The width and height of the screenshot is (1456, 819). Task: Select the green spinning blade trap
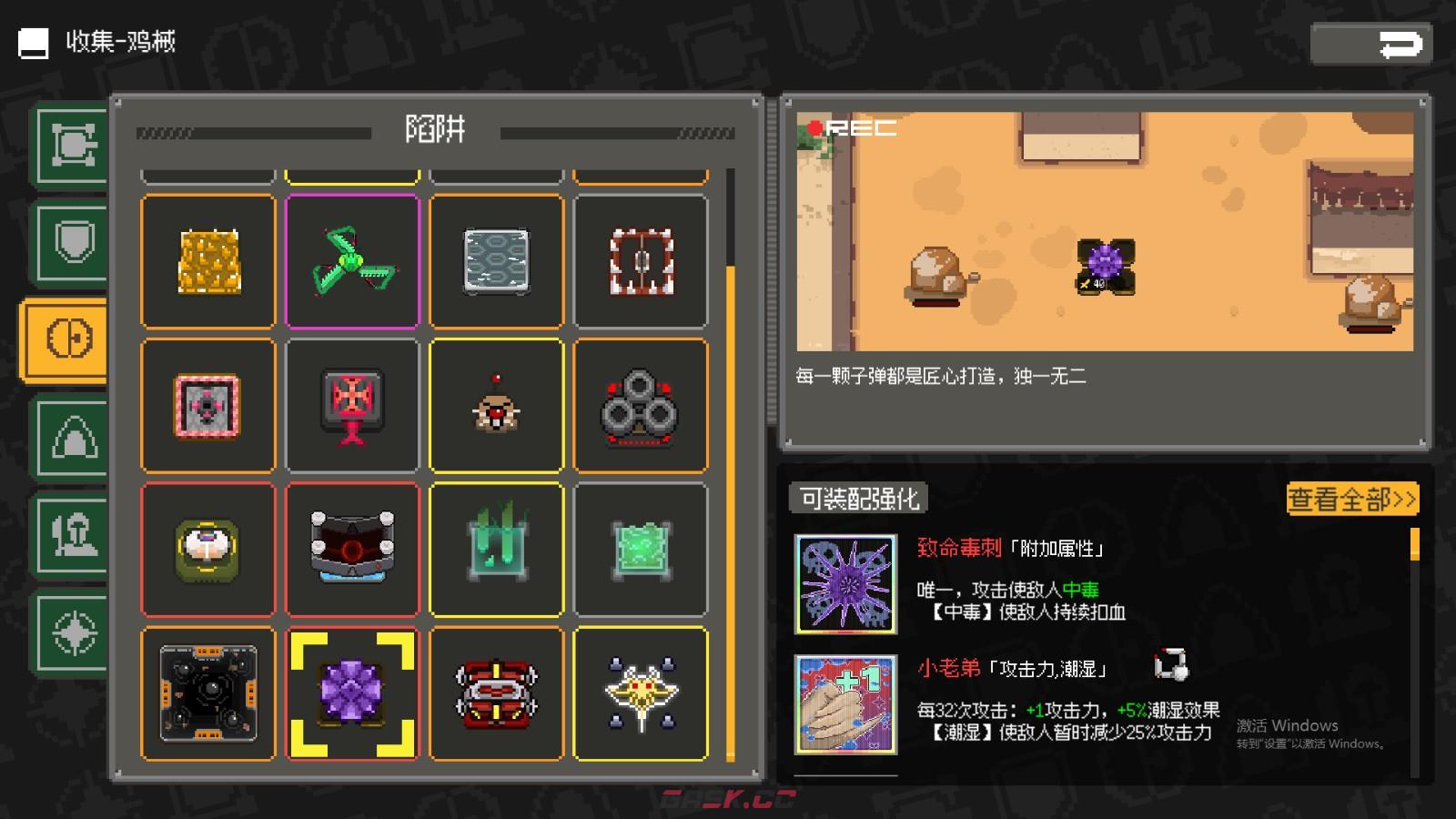pos(352,261)
